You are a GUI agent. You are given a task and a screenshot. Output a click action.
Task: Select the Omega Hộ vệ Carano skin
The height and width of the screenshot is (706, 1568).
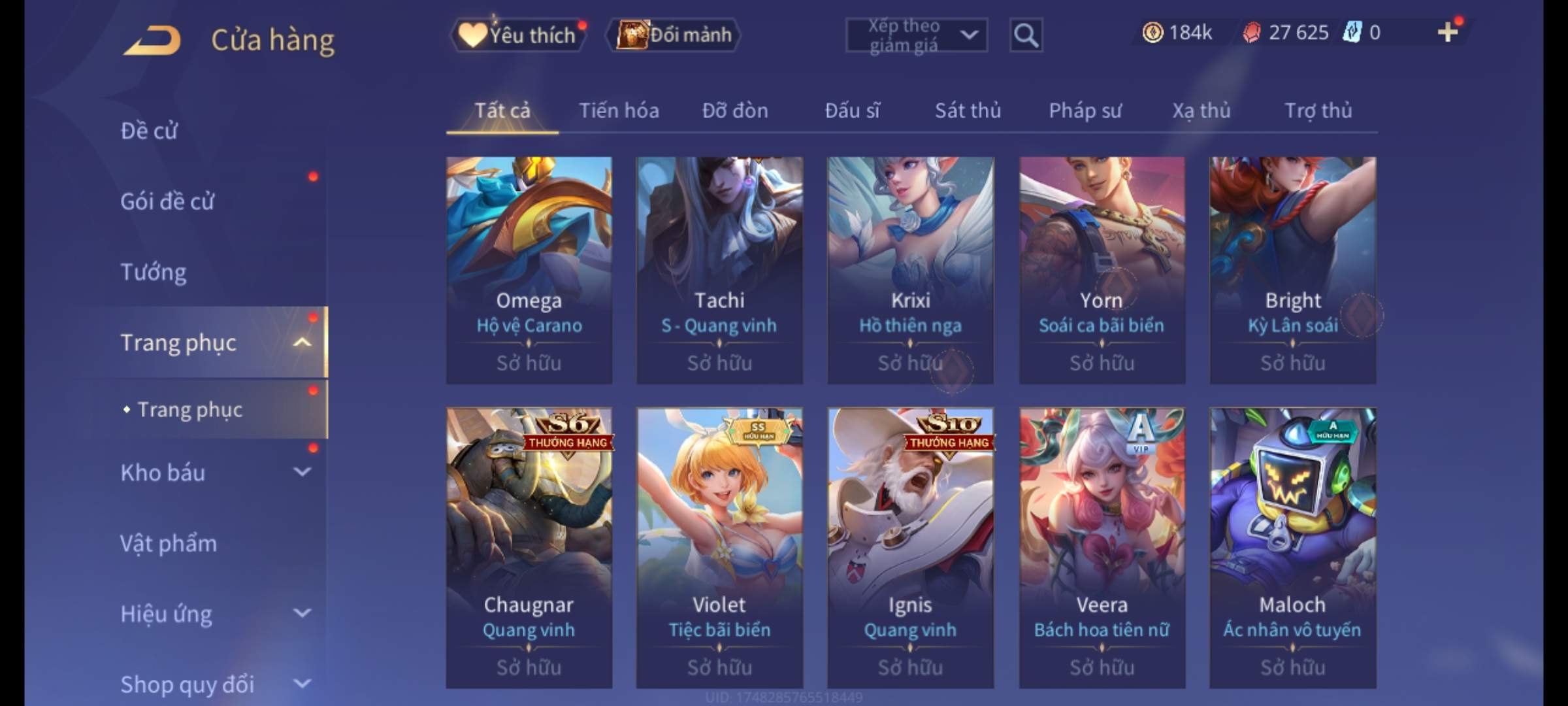coord(529,269)
